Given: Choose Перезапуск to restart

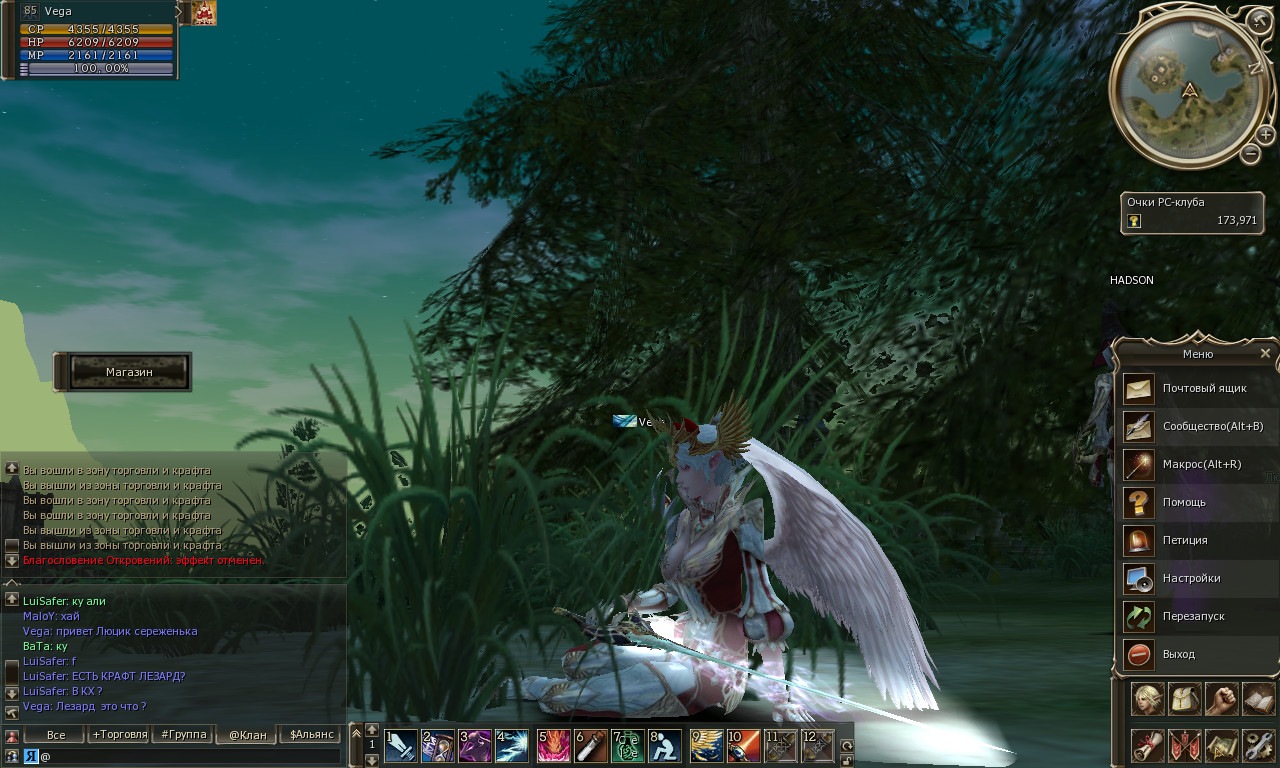Looking at the screenshot, I should [x=1196, y=616].
